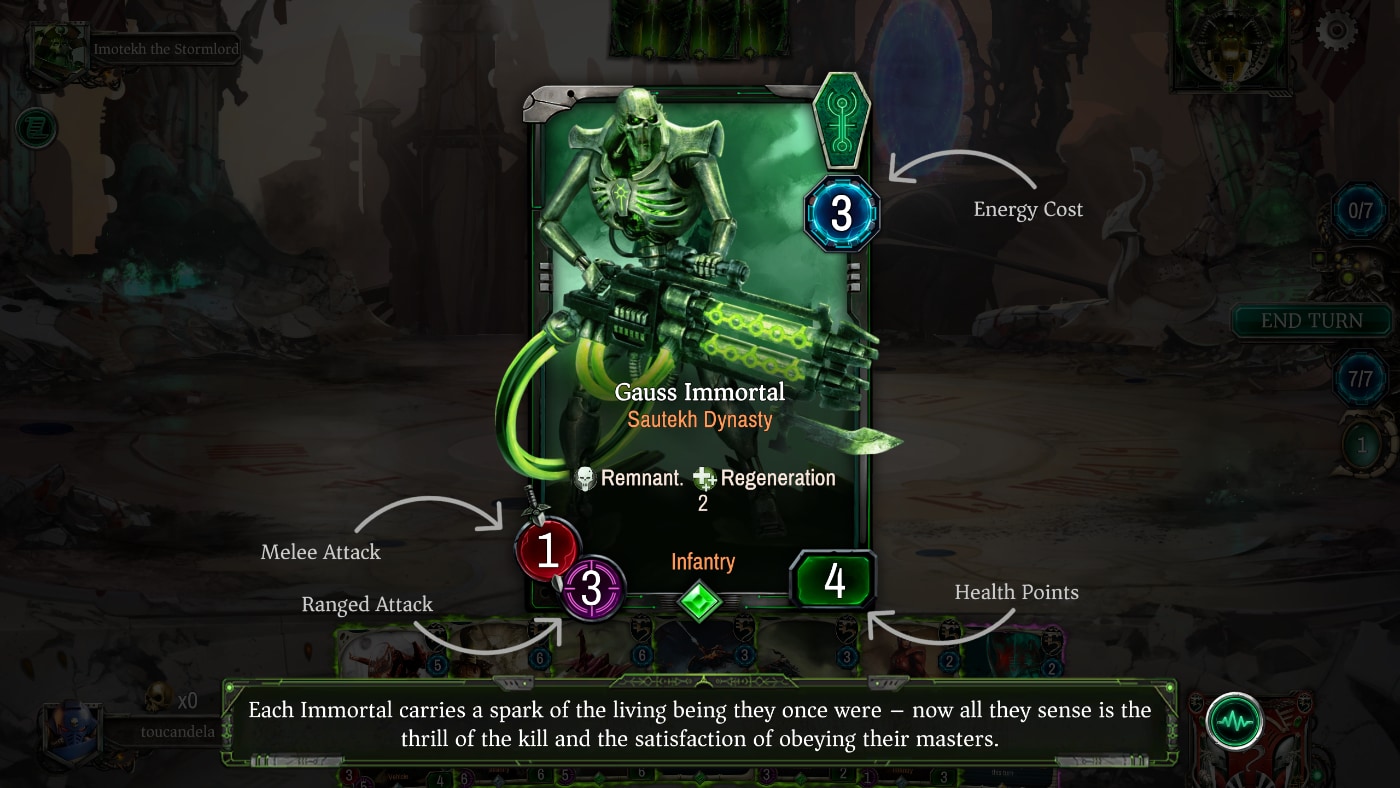Click the blue energy cost 3 badge
This screenshot has width=1400, height=788.
(842, 213)
